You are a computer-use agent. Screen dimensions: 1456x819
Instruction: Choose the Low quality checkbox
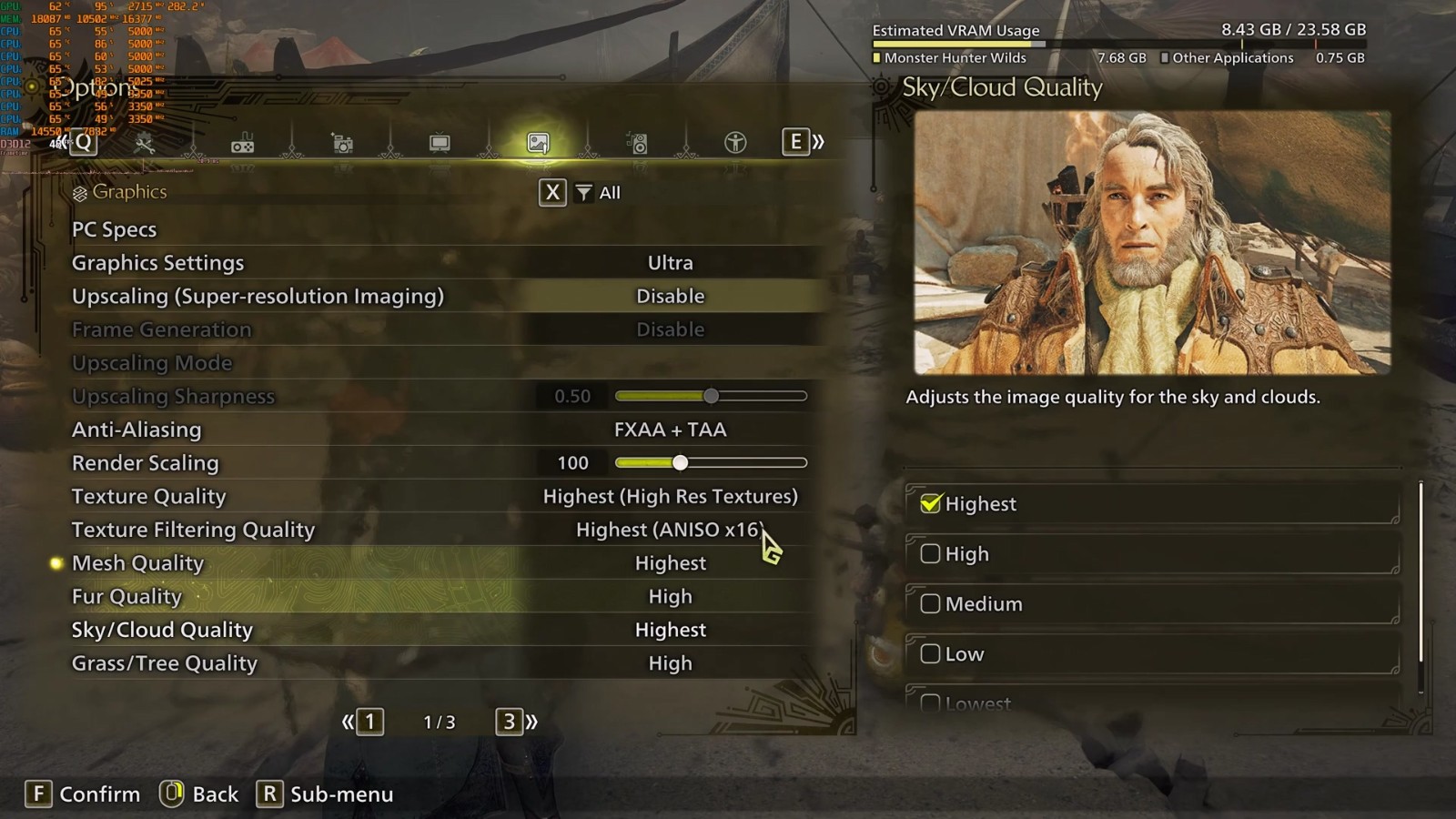pyautogui.click(x=930, y=654)
